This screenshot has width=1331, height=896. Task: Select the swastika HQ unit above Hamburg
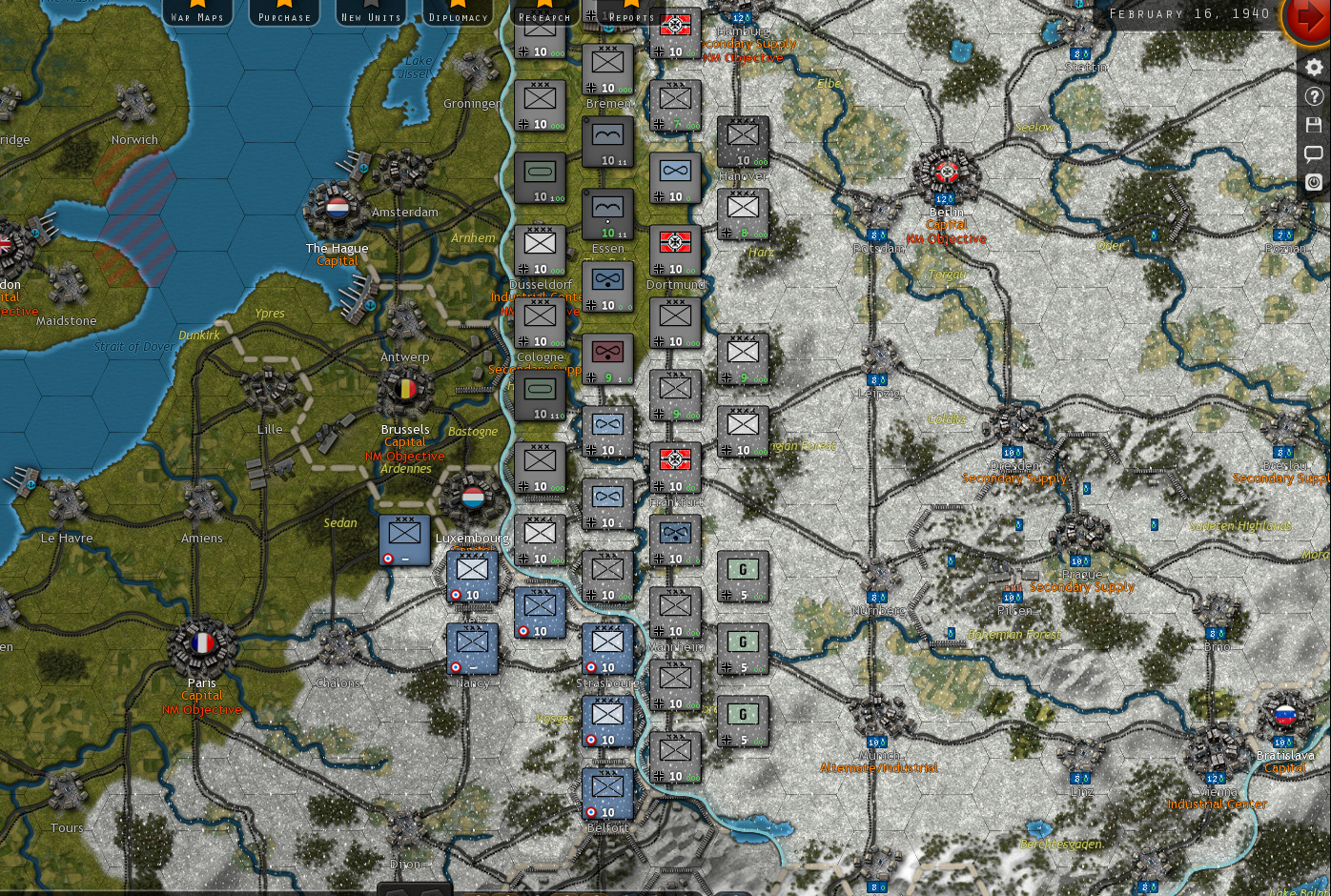[x=675, y=26]
